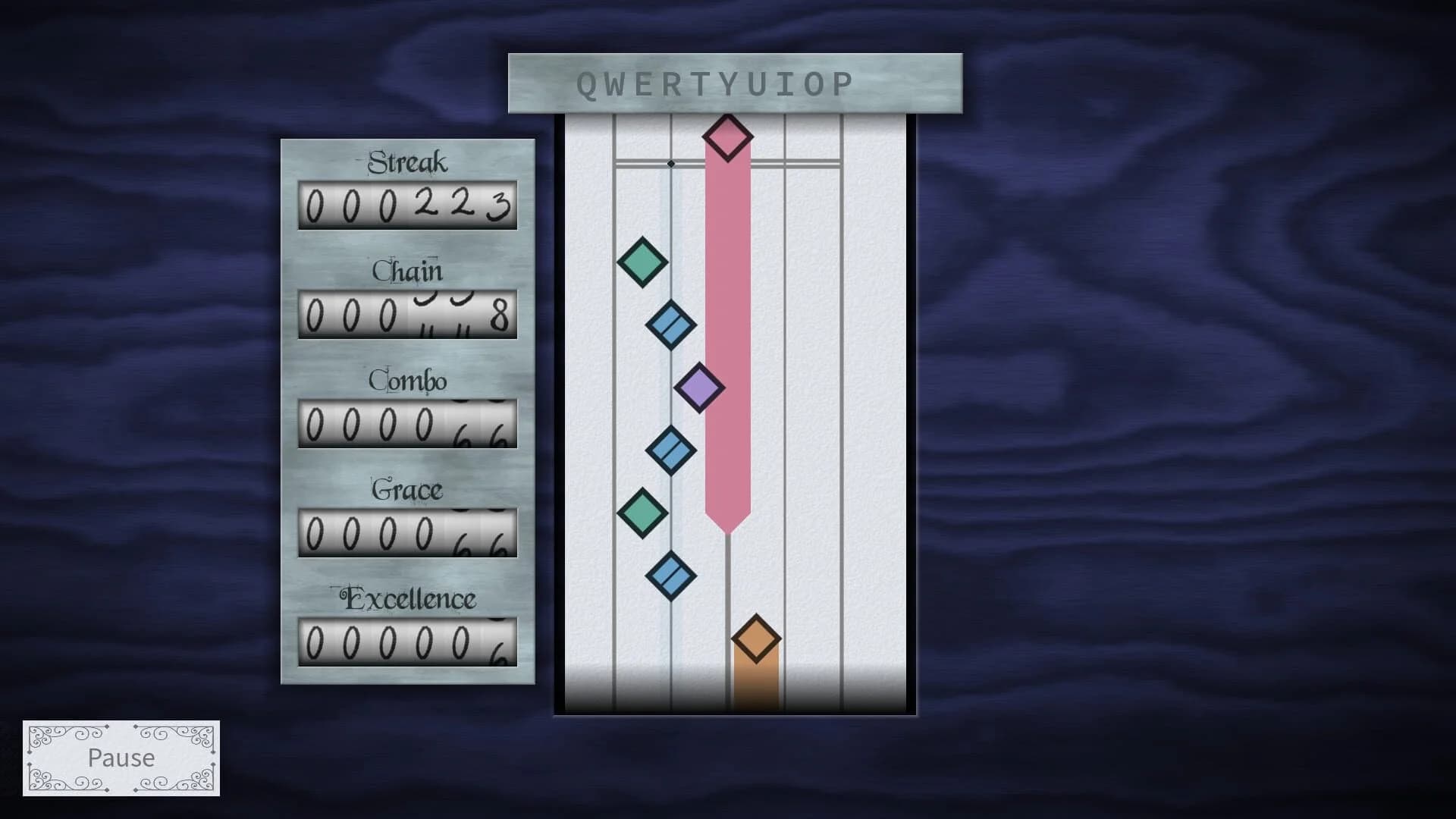The image size is (1456, 819).
Task: Select the lower green diamond note
Action: point(641,511)
